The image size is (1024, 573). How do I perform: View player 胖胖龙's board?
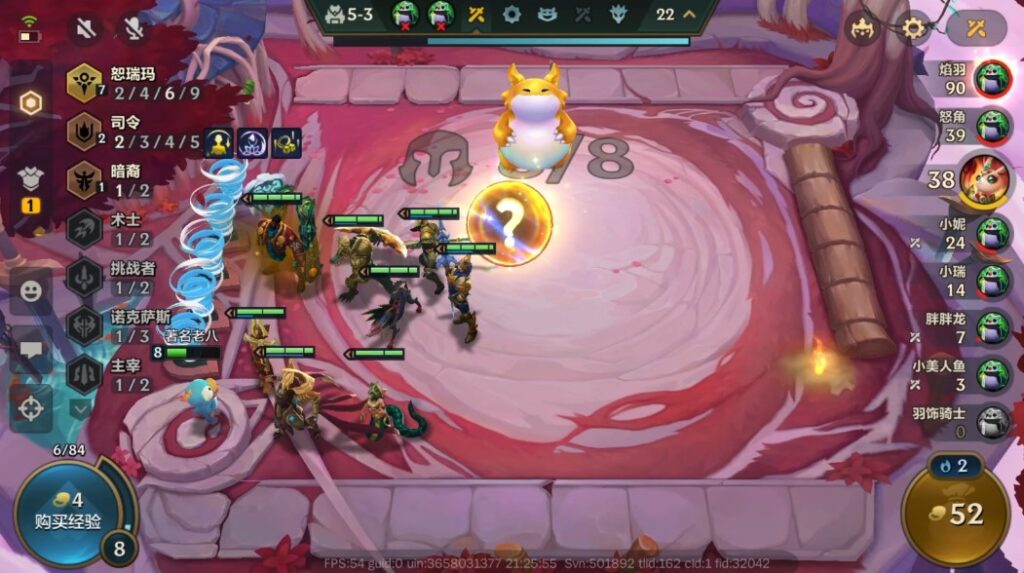point(992,327)
